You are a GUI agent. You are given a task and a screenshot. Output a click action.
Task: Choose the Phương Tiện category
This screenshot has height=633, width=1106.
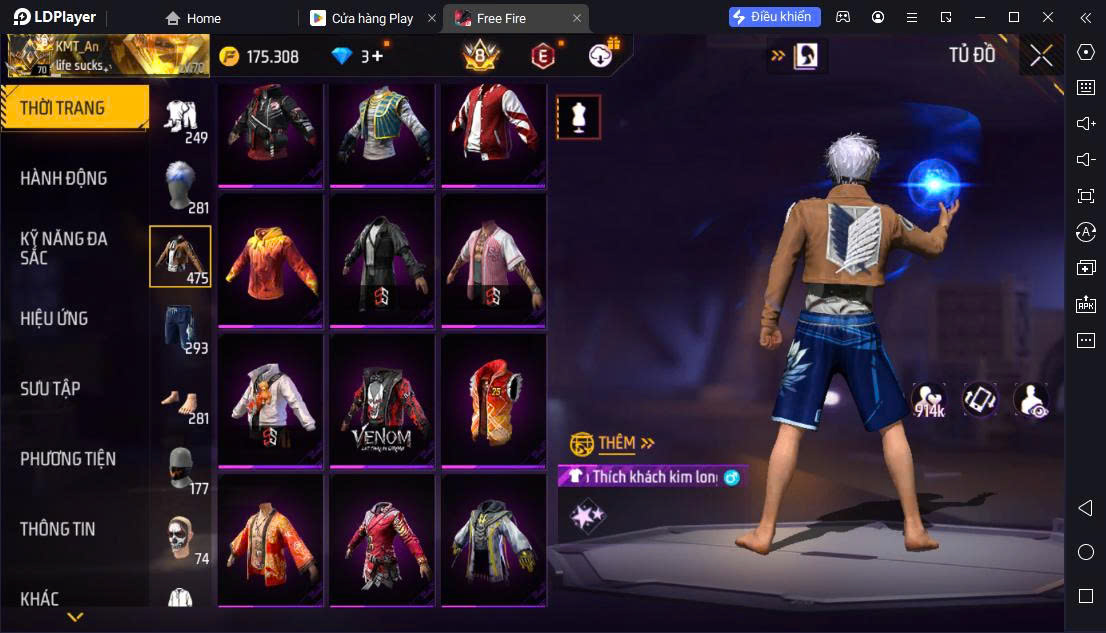click(68, 459)
